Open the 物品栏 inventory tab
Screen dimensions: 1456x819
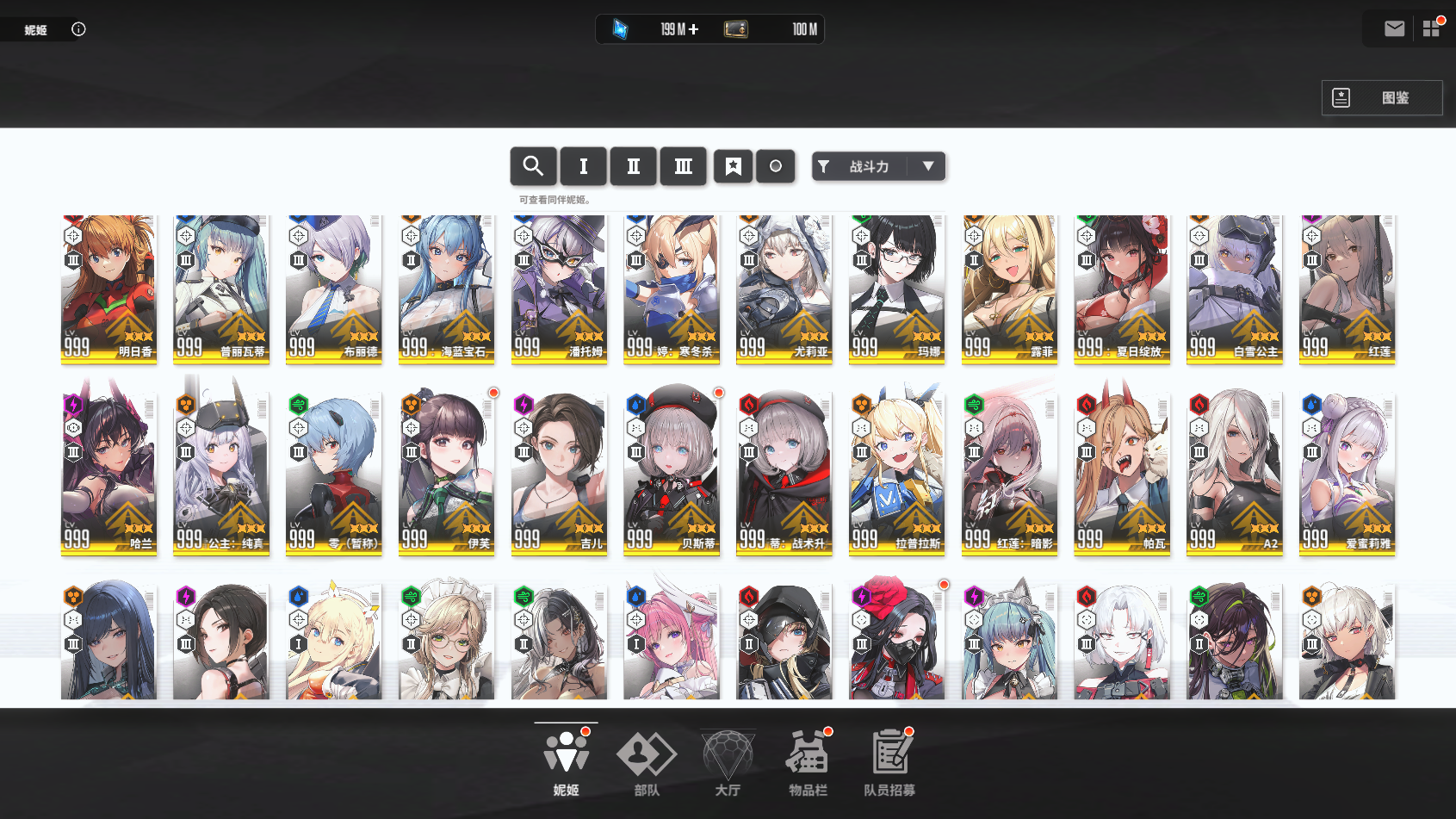[808, 762]
